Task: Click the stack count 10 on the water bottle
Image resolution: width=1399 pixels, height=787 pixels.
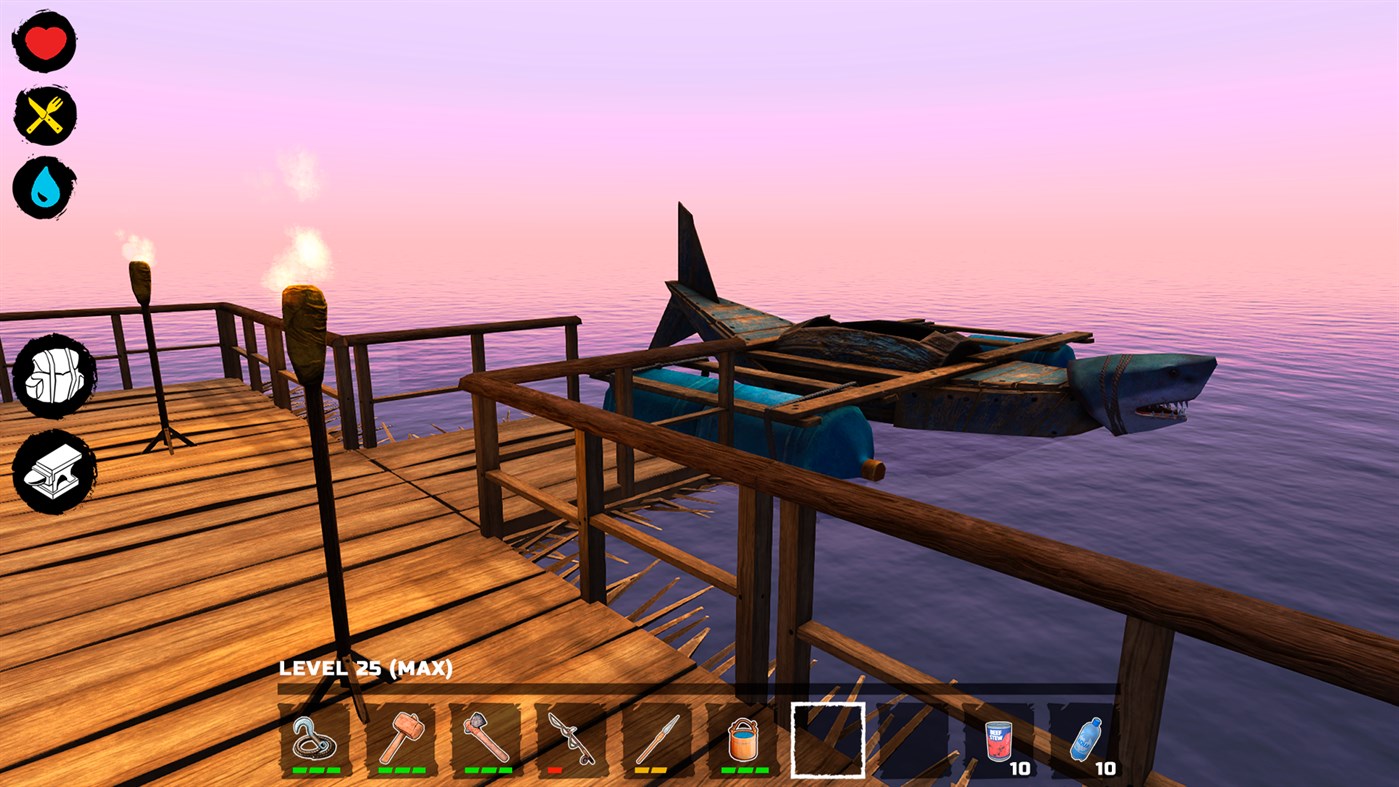Action: point(1108,768)
